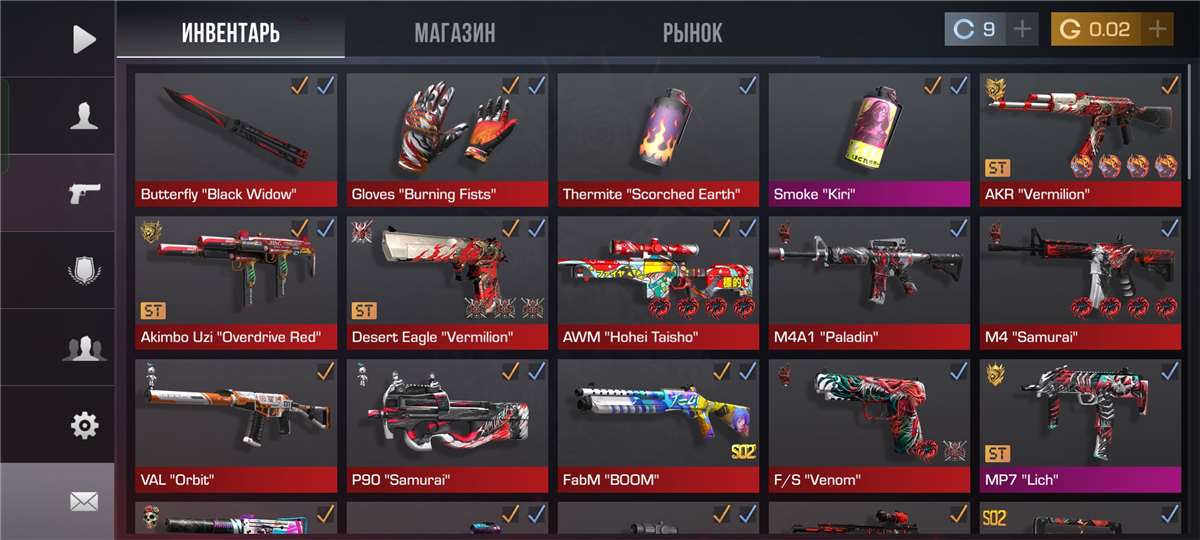
Task: Add silver coins with plus button
Action: 1022,29
